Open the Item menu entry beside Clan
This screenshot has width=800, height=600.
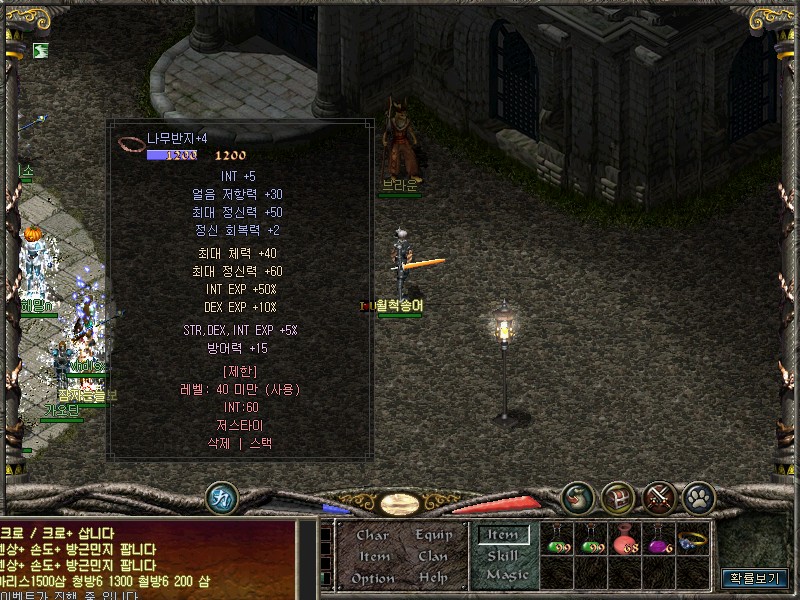pos(374,556)
